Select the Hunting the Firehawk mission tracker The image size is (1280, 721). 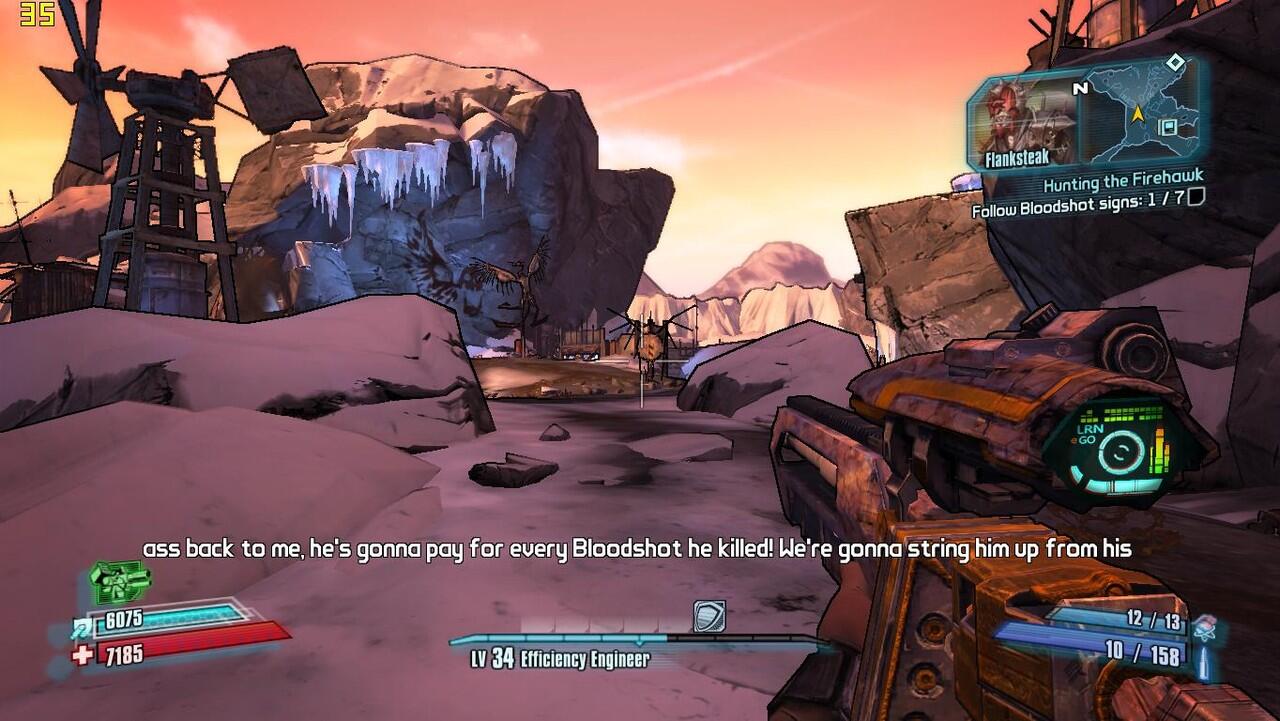[x=1123, y=183]
